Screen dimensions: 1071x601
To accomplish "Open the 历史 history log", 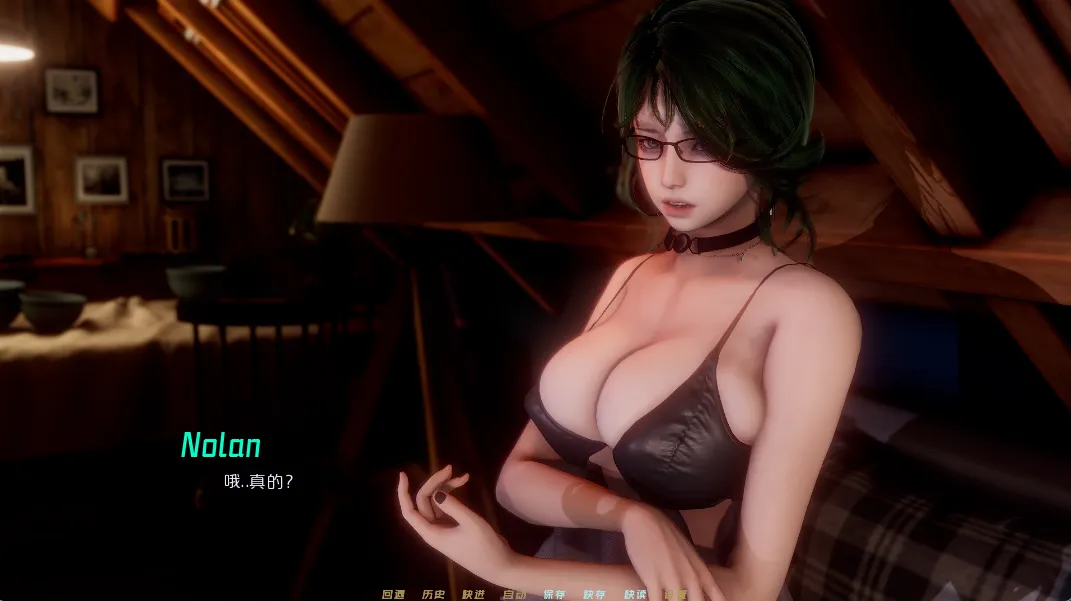I will tap(433, 594).
